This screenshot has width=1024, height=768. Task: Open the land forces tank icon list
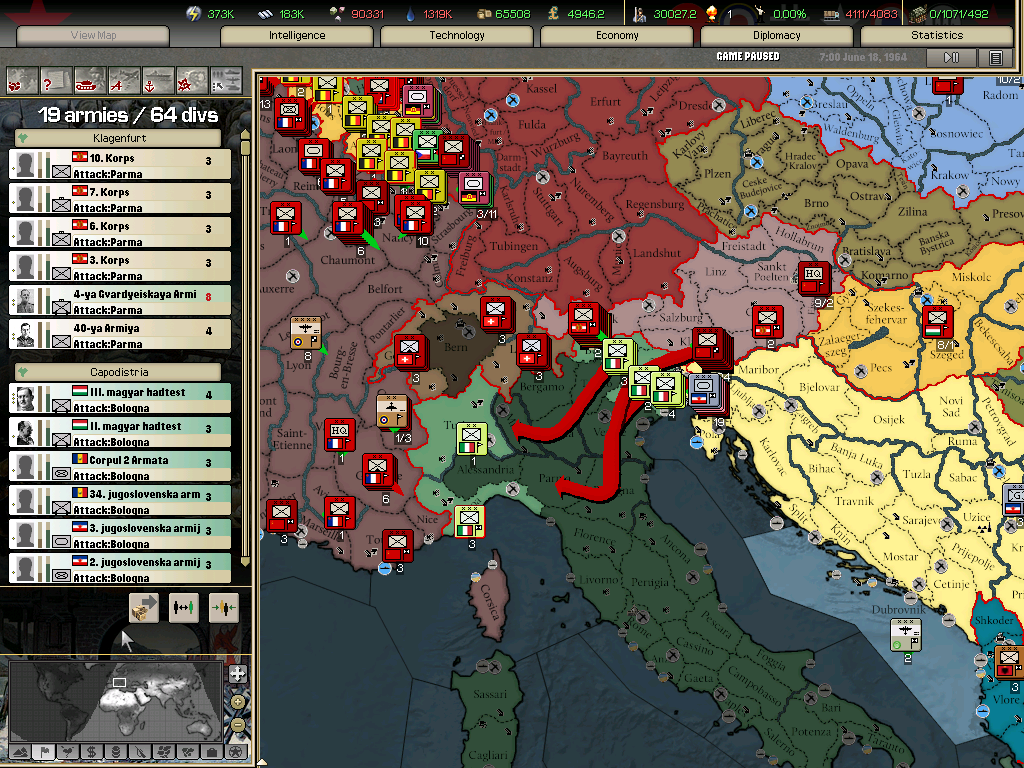[89, 78]
